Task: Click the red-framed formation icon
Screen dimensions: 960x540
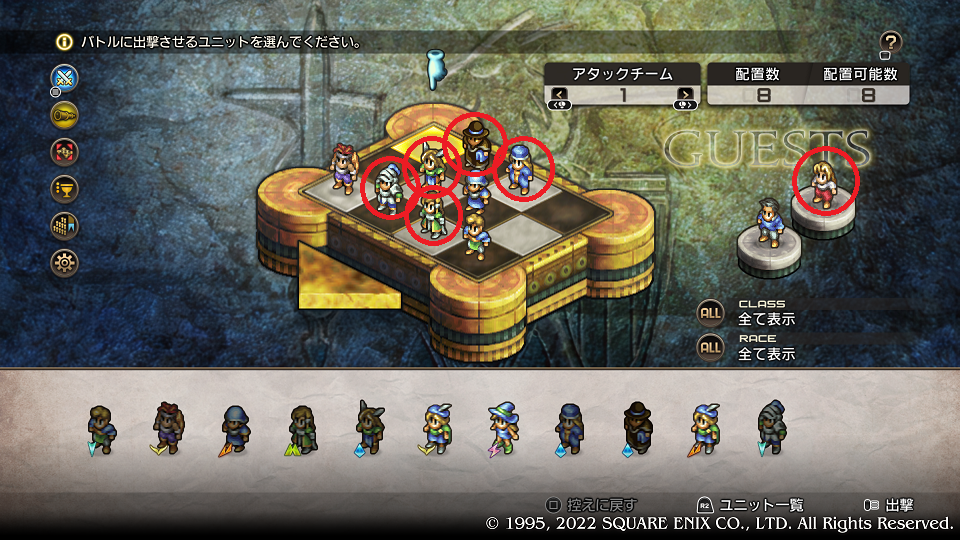Action: click(65, 152)
